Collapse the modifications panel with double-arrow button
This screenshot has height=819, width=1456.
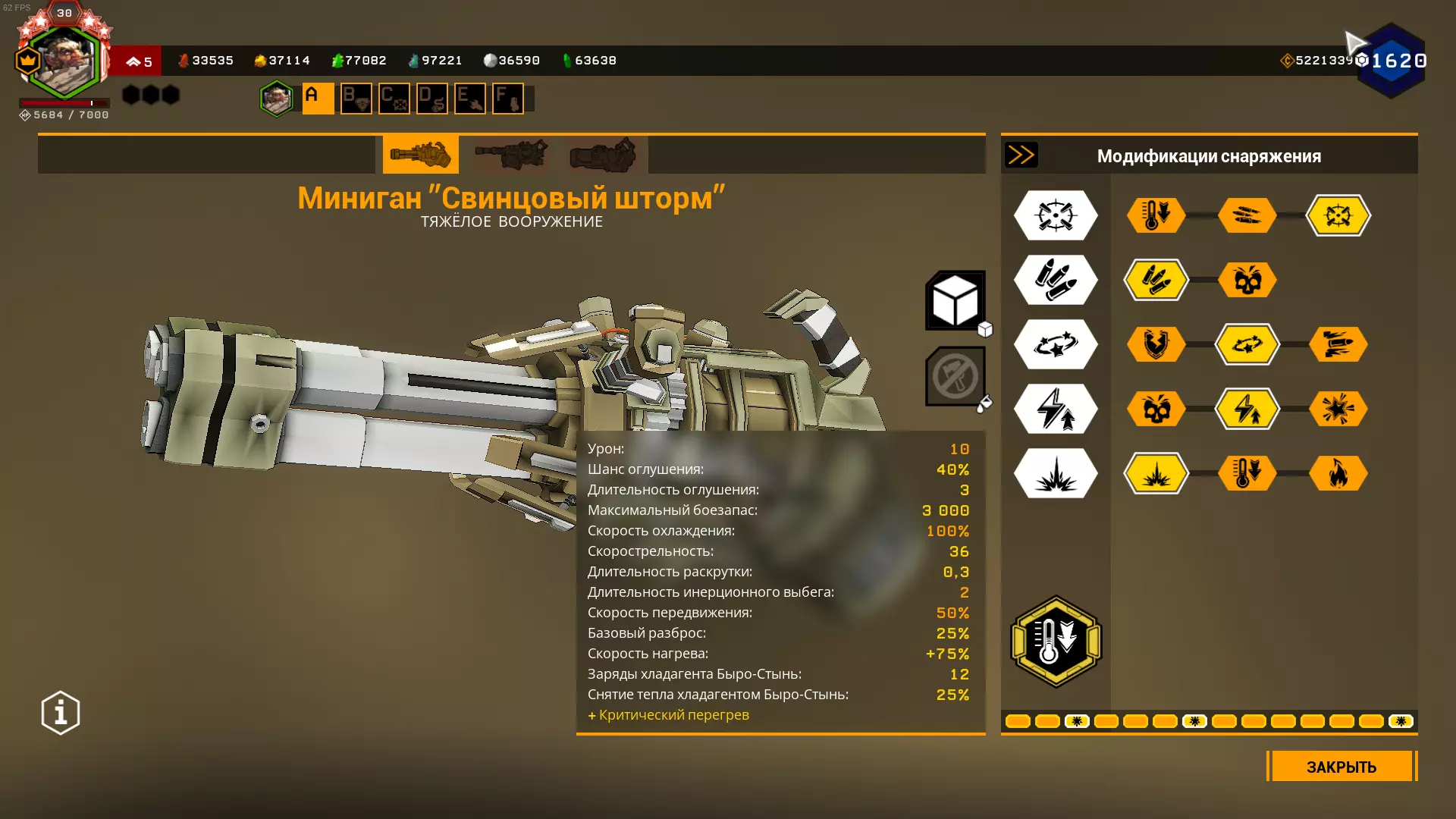tap(1021, 155)
